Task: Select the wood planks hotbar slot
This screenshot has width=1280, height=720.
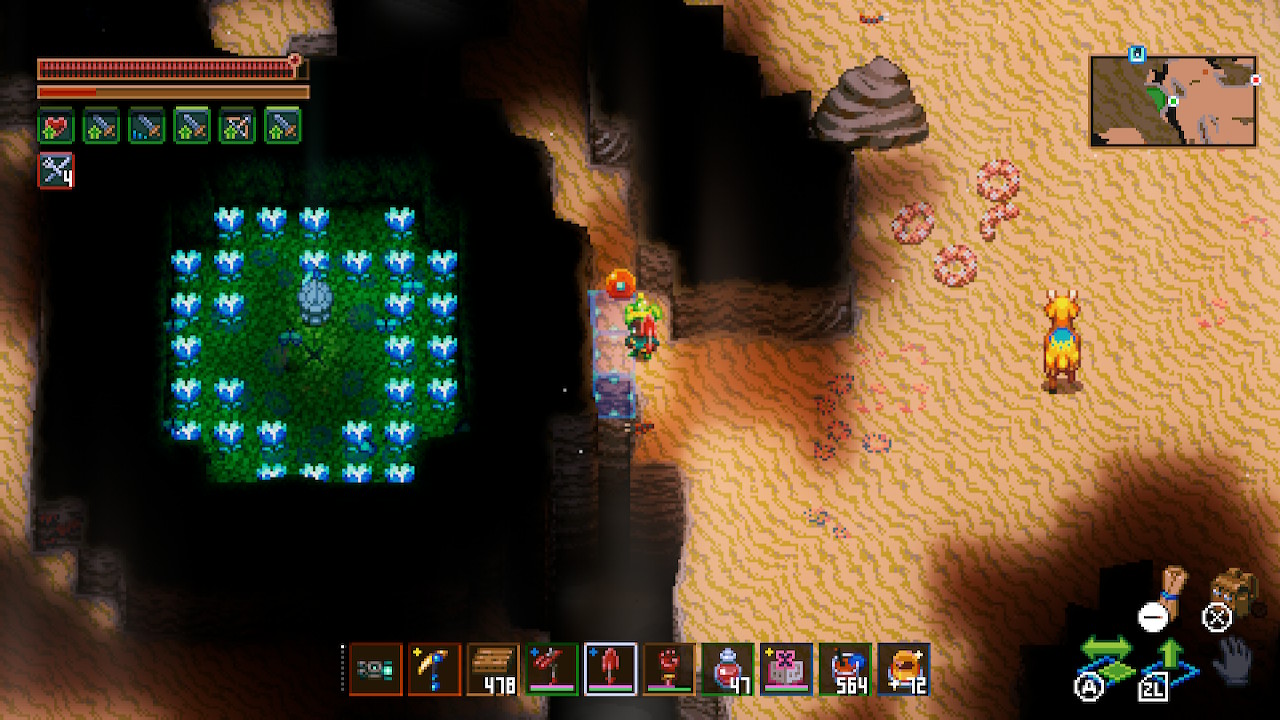Action: [492, 669]
